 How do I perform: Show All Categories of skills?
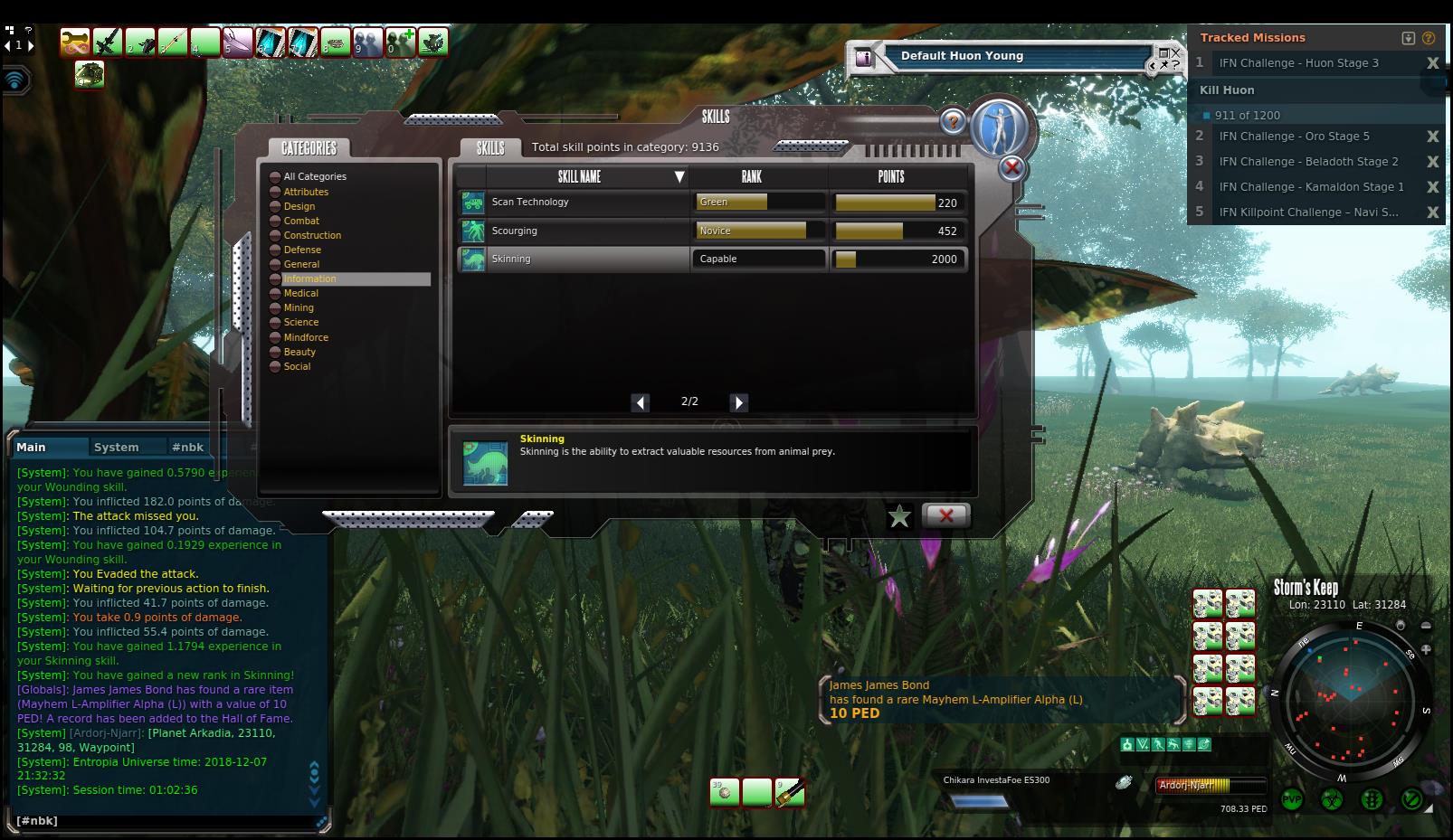[x=315, y=176]
